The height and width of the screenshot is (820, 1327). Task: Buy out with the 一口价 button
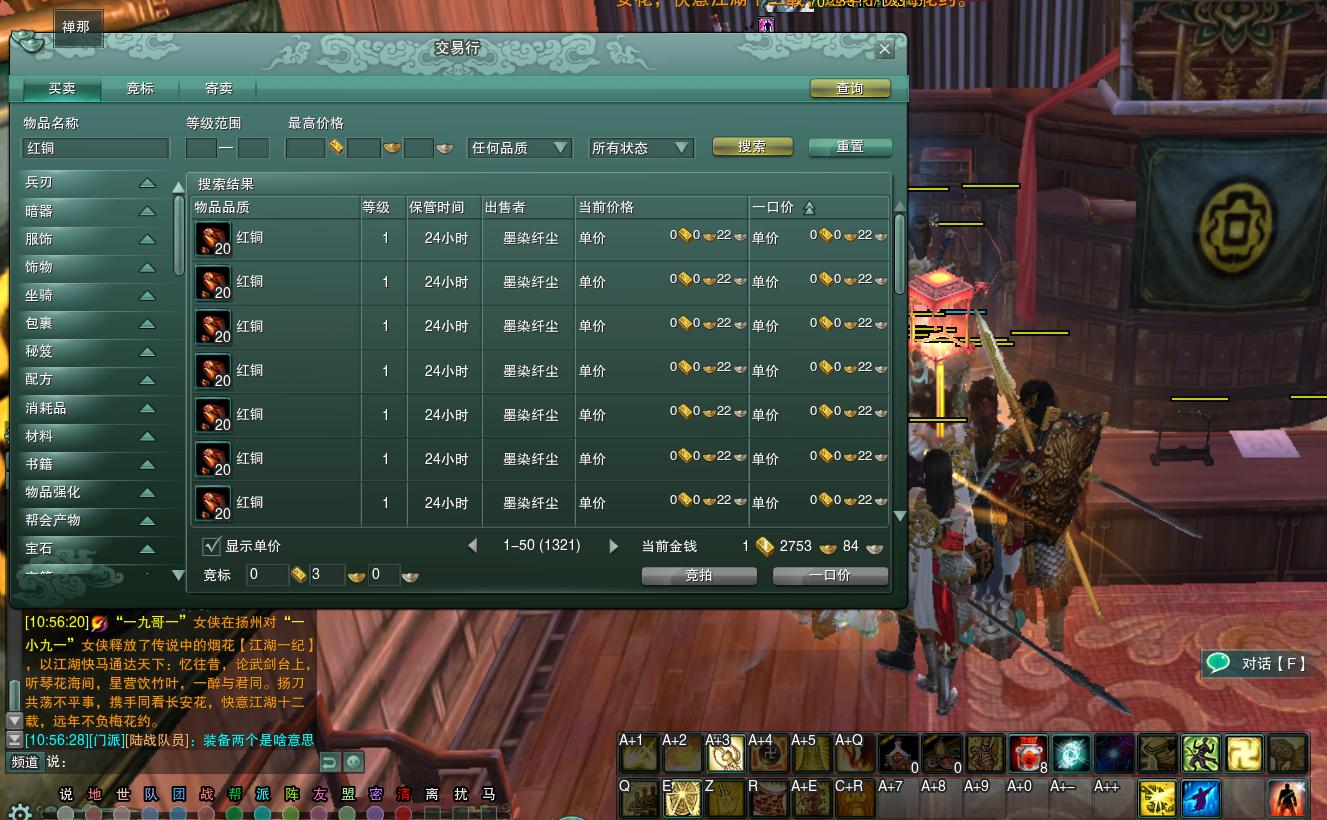(x=830, y=576)
